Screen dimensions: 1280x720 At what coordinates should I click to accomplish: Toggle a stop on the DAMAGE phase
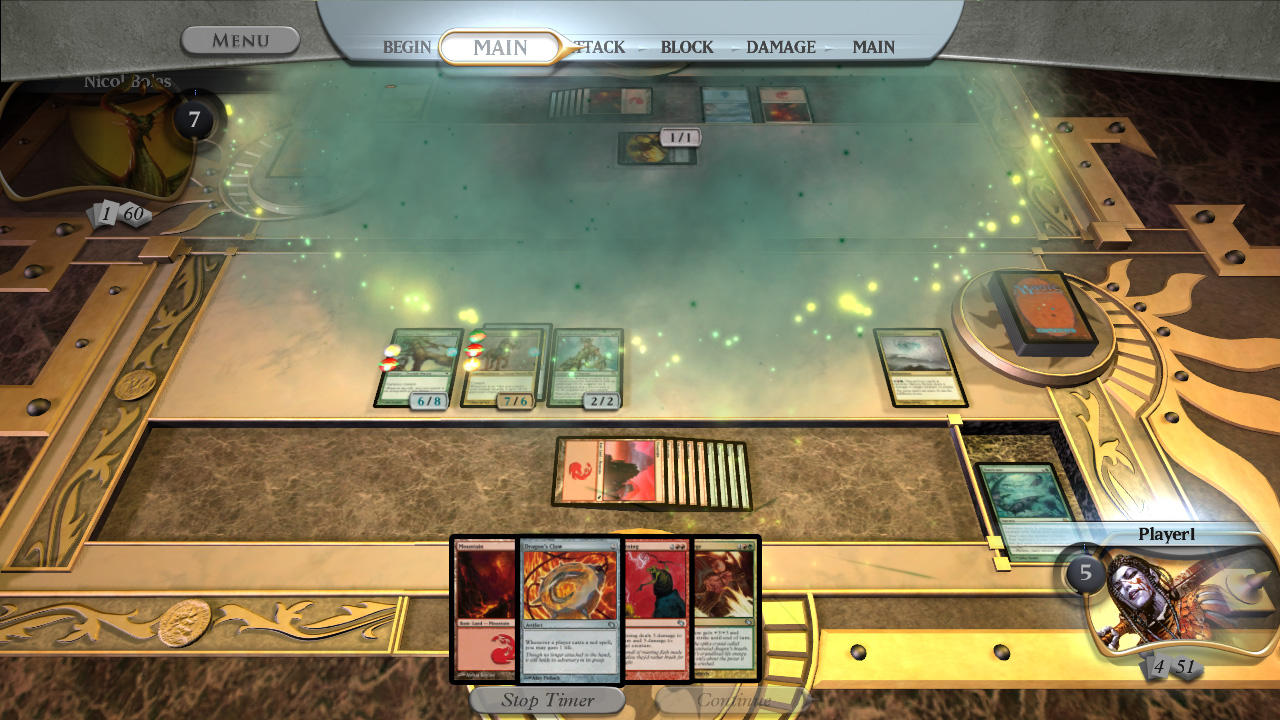(779, 47)
